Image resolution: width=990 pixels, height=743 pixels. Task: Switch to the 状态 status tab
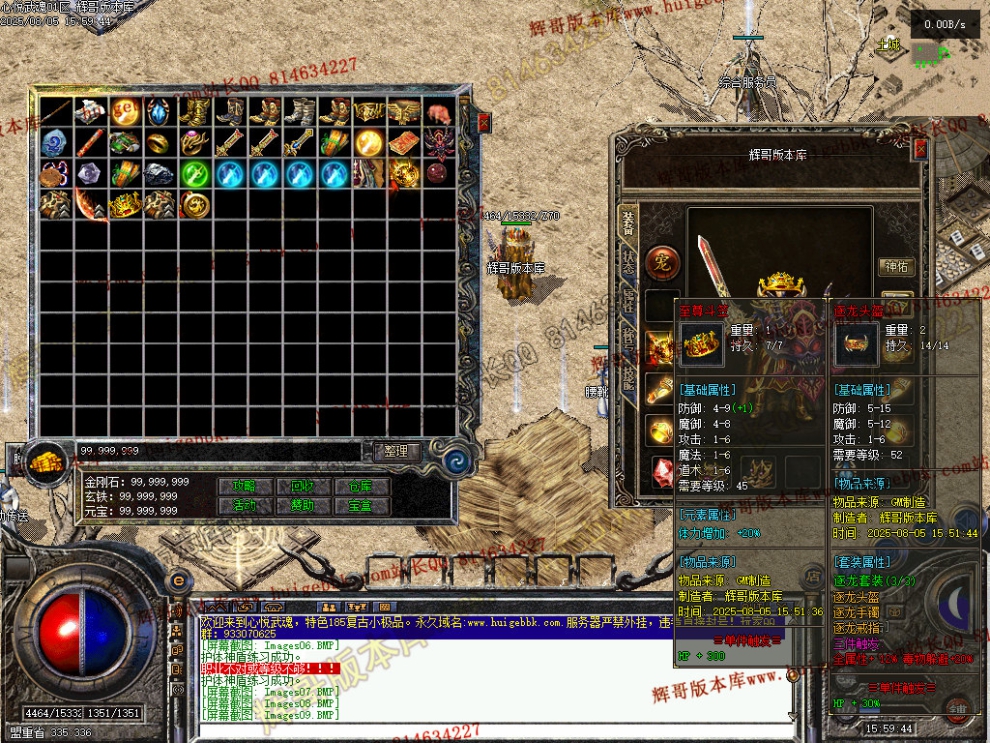tap(628, 263)
